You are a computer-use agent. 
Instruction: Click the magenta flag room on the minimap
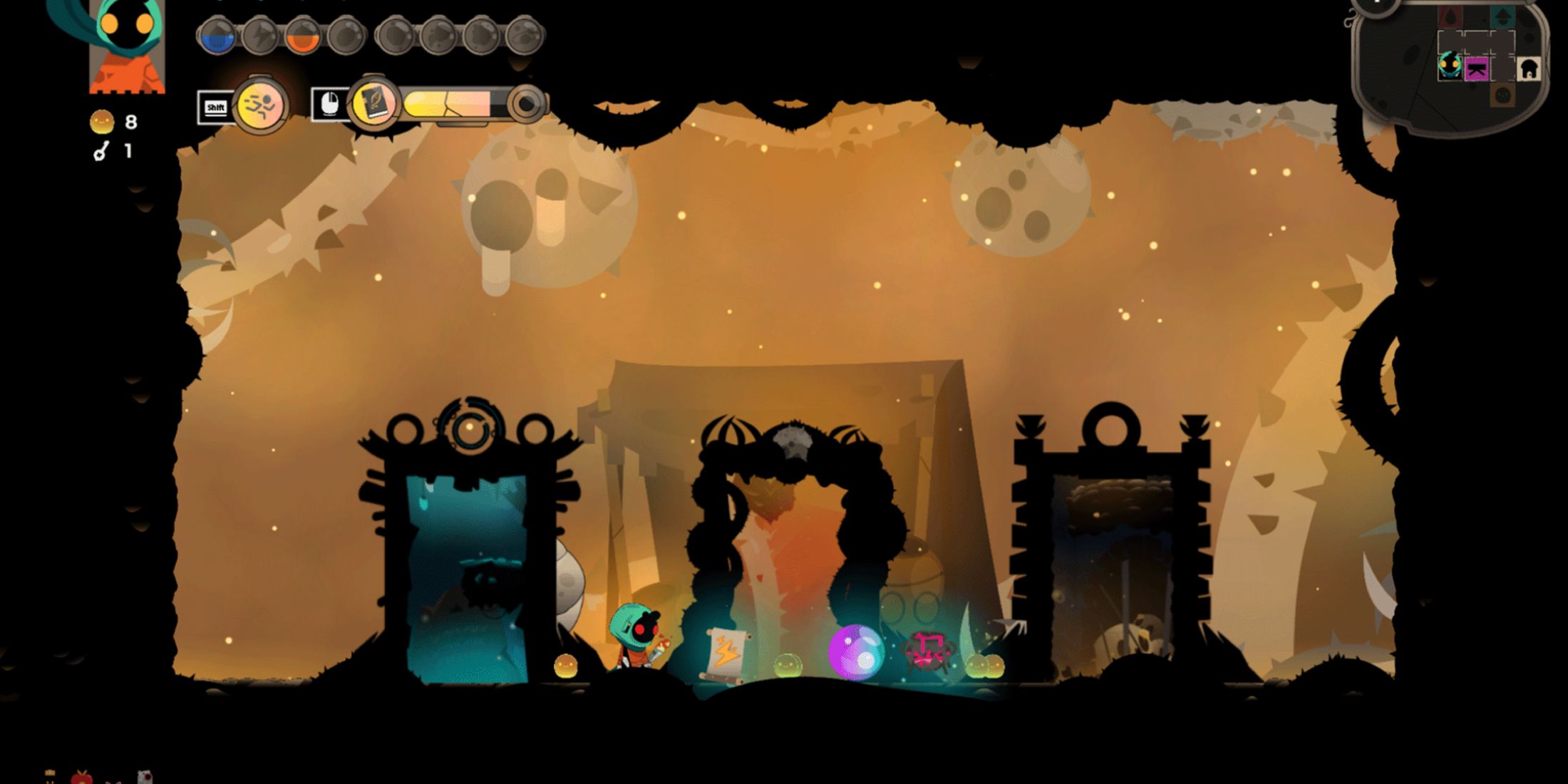click(1476, 69)
